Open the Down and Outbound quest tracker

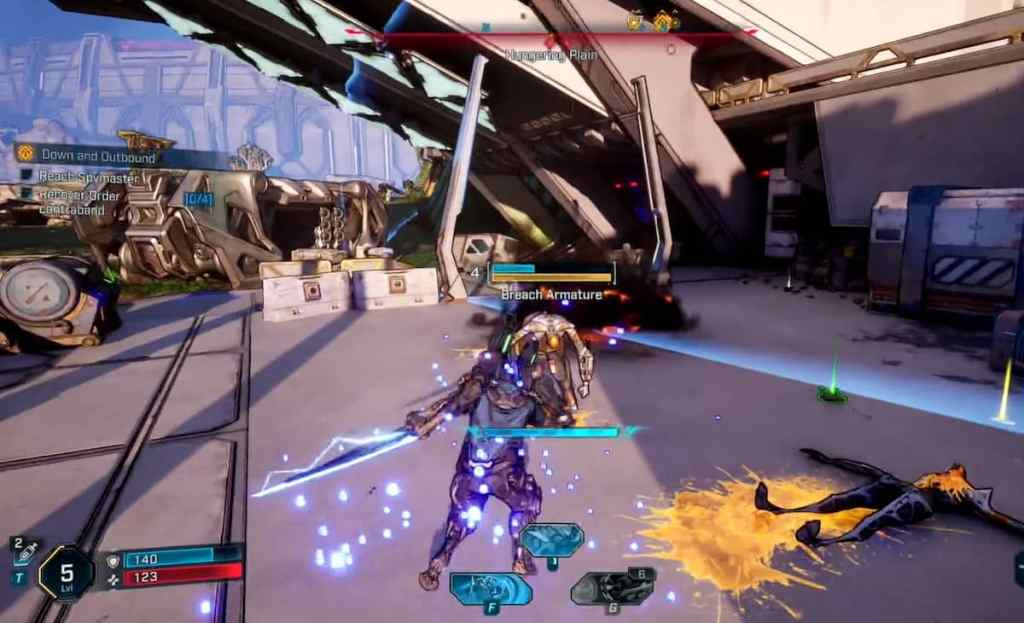pos(98,156)
